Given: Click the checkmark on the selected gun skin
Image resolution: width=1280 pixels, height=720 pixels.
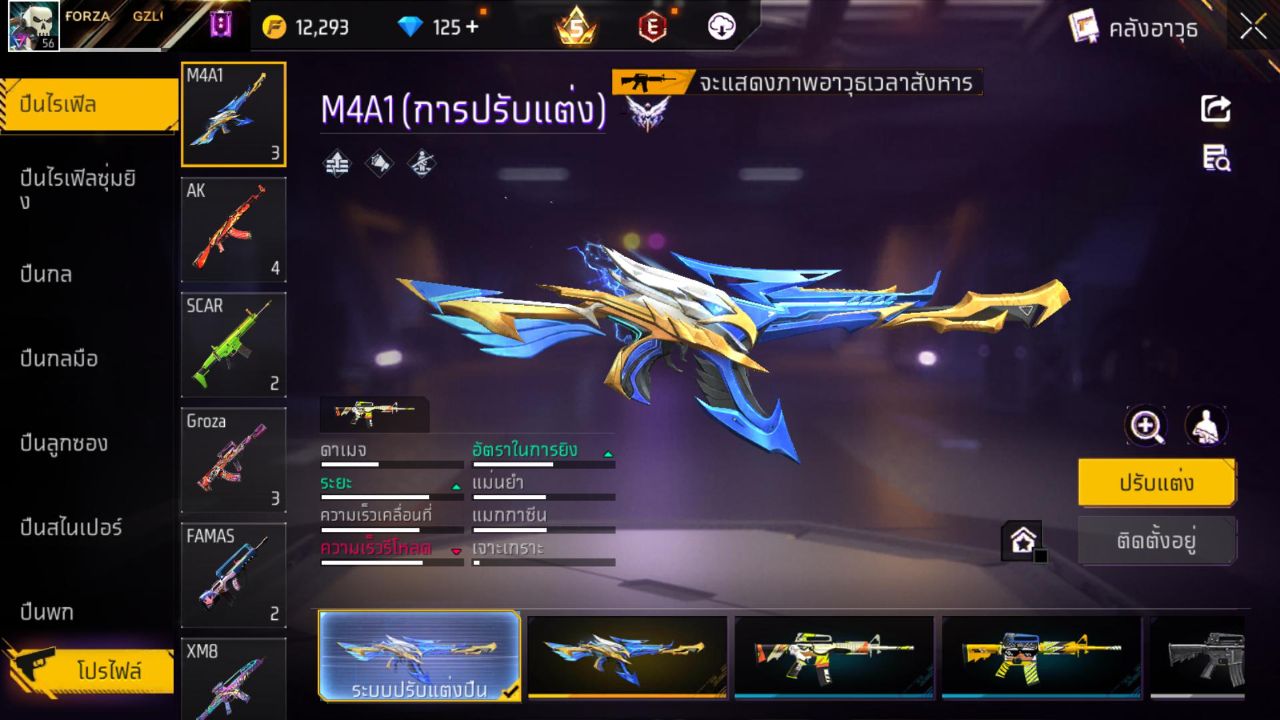Looking at the screenshot, I should [x=507, y=688].
